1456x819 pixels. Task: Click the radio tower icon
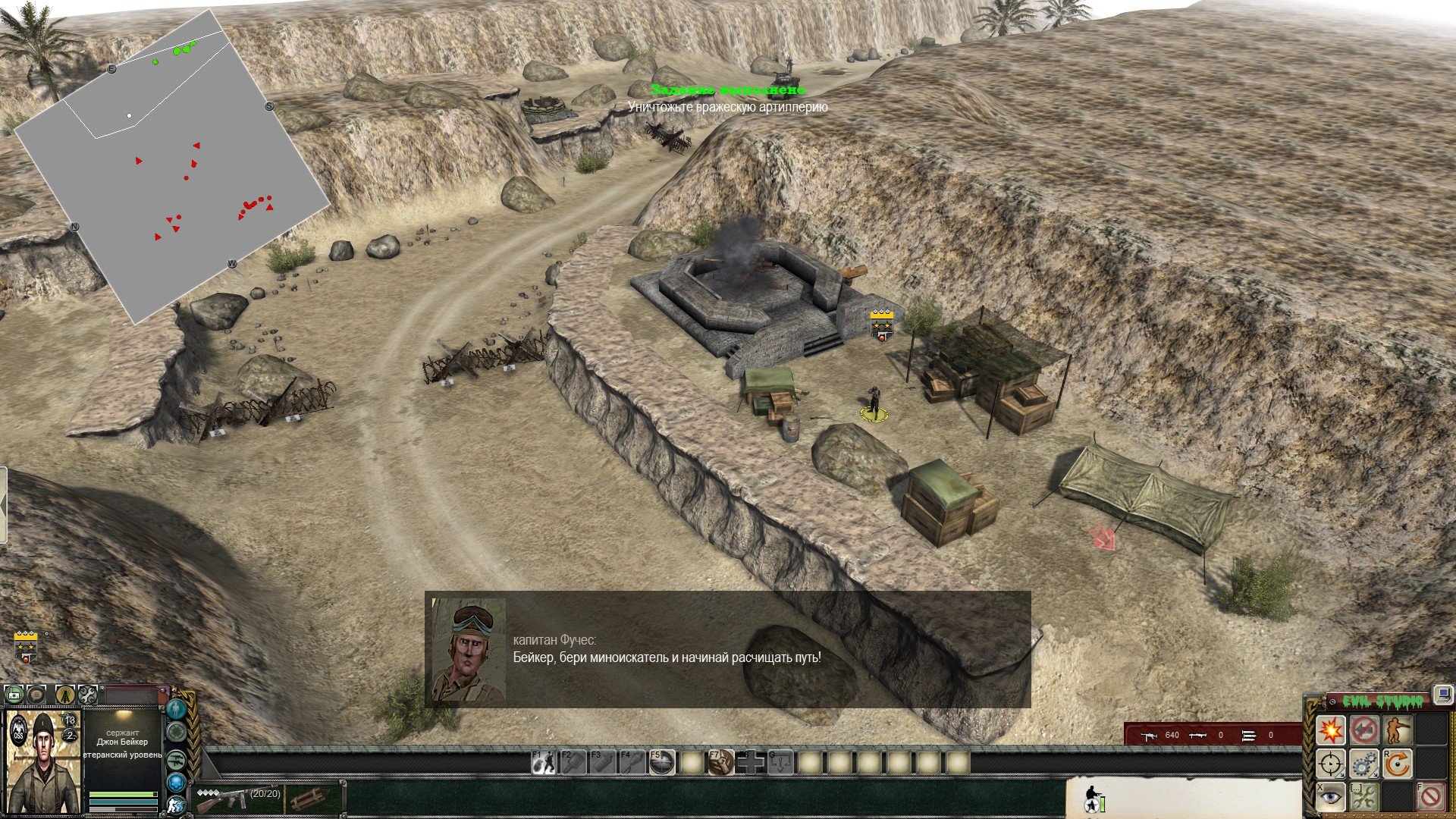(x=64, y=693)
